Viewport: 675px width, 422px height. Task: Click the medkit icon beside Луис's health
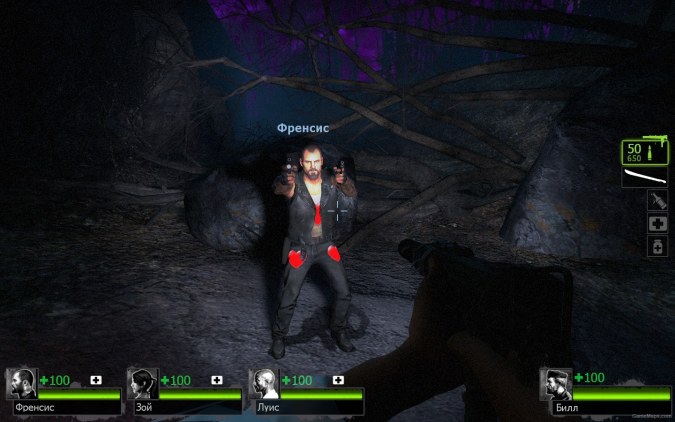338,380
